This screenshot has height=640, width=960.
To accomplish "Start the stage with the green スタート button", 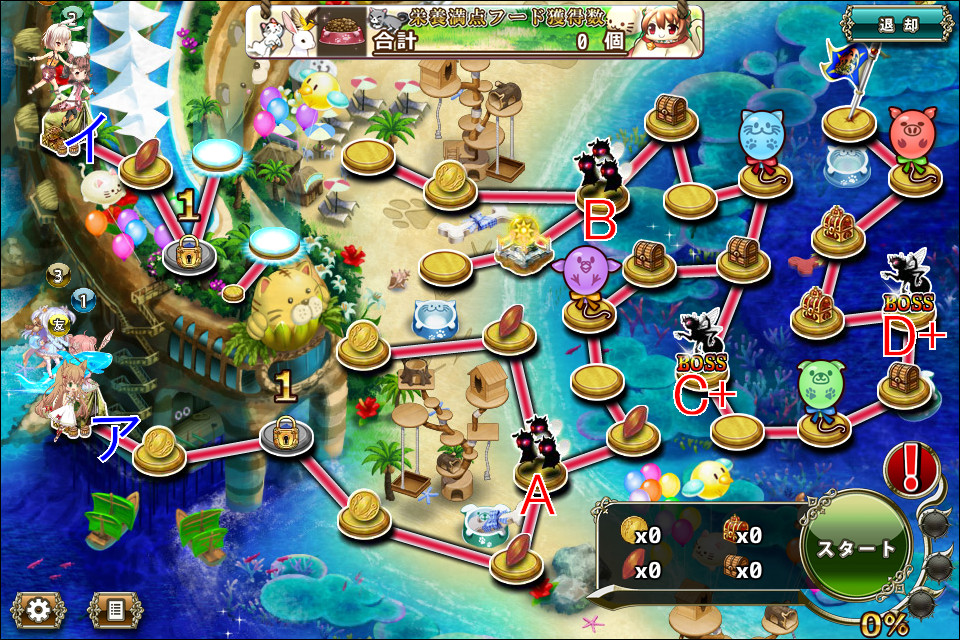I will [x=856, y=548].
